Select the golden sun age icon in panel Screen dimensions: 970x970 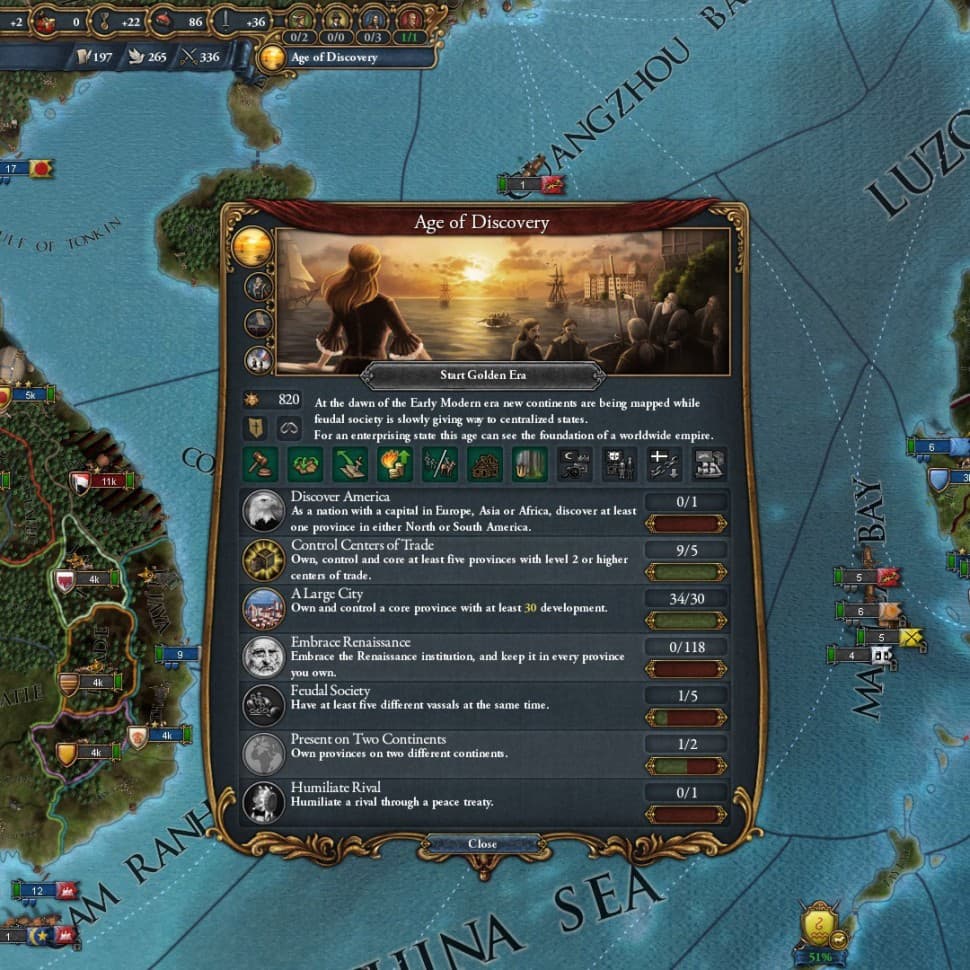point(251,247)
